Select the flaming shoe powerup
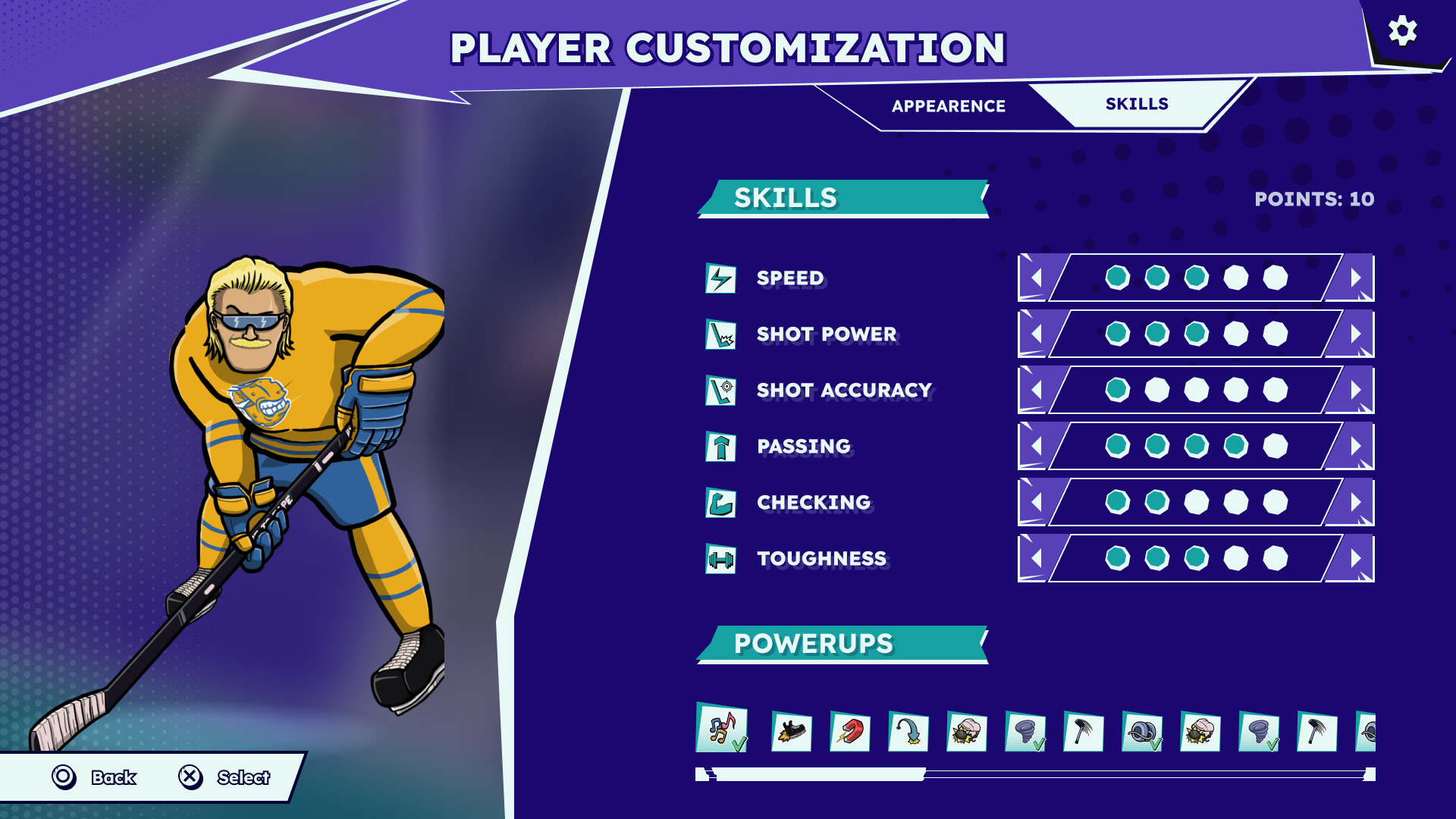This screenshot has height=819, width=1456. pyautogui.click(x=791, y=733)
